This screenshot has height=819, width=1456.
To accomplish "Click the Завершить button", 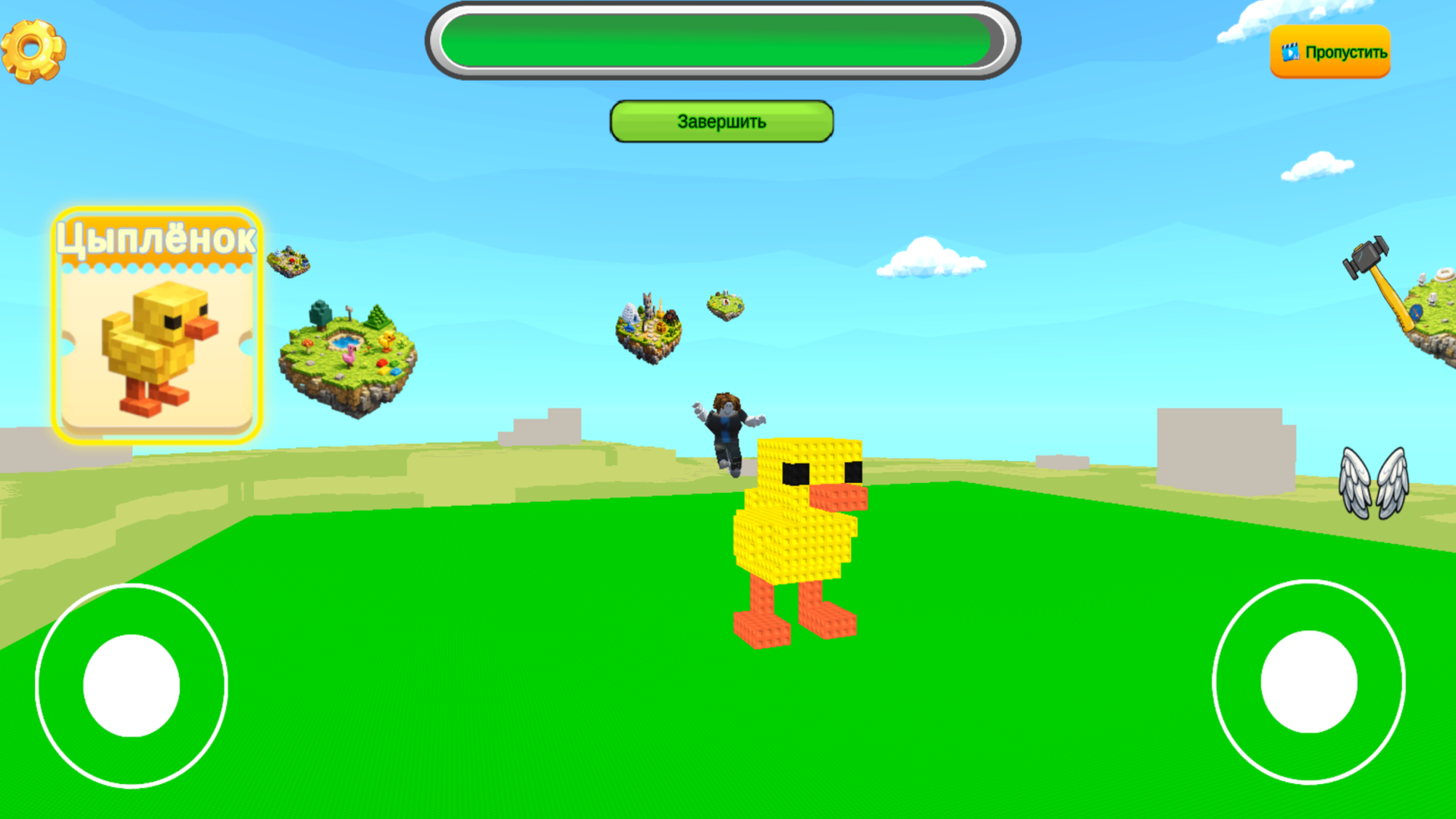I will click(720, 121).
